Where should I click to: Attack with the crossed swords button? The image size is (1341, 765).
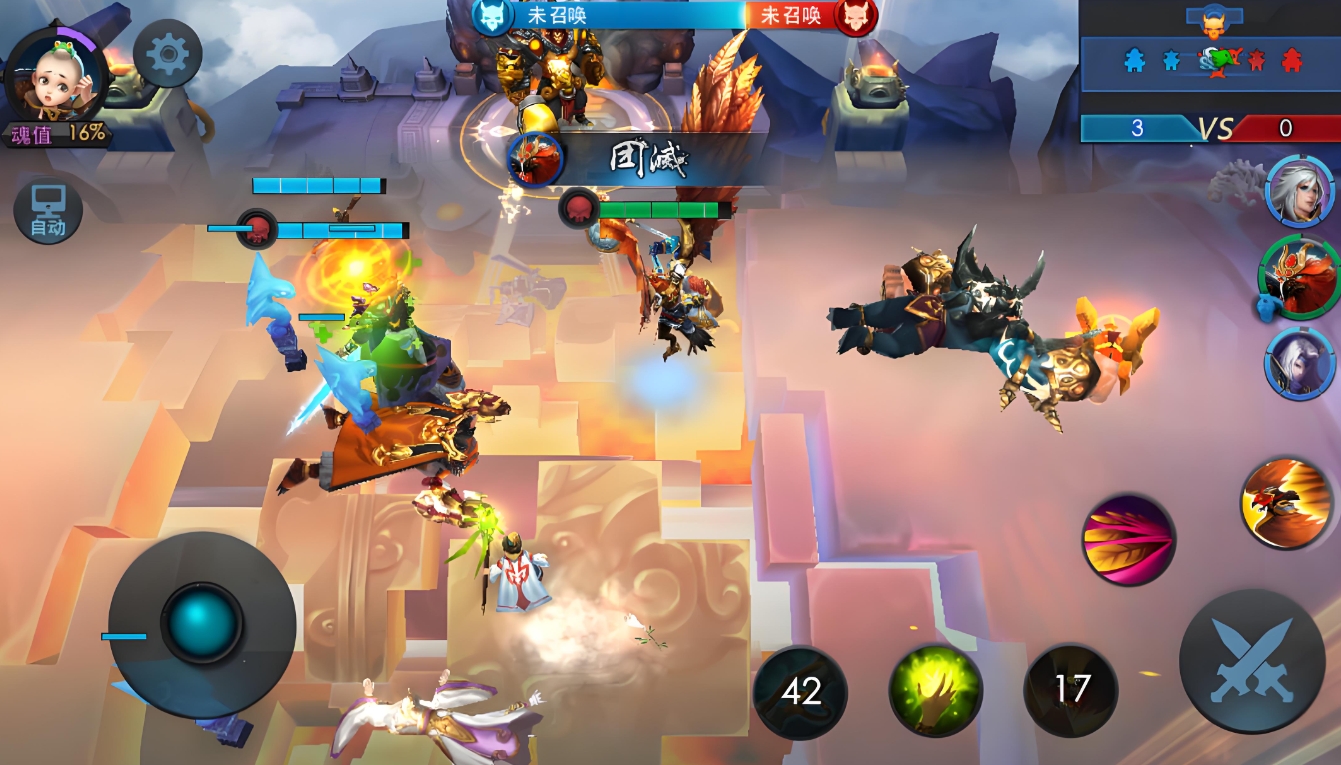click(1251, 661)
